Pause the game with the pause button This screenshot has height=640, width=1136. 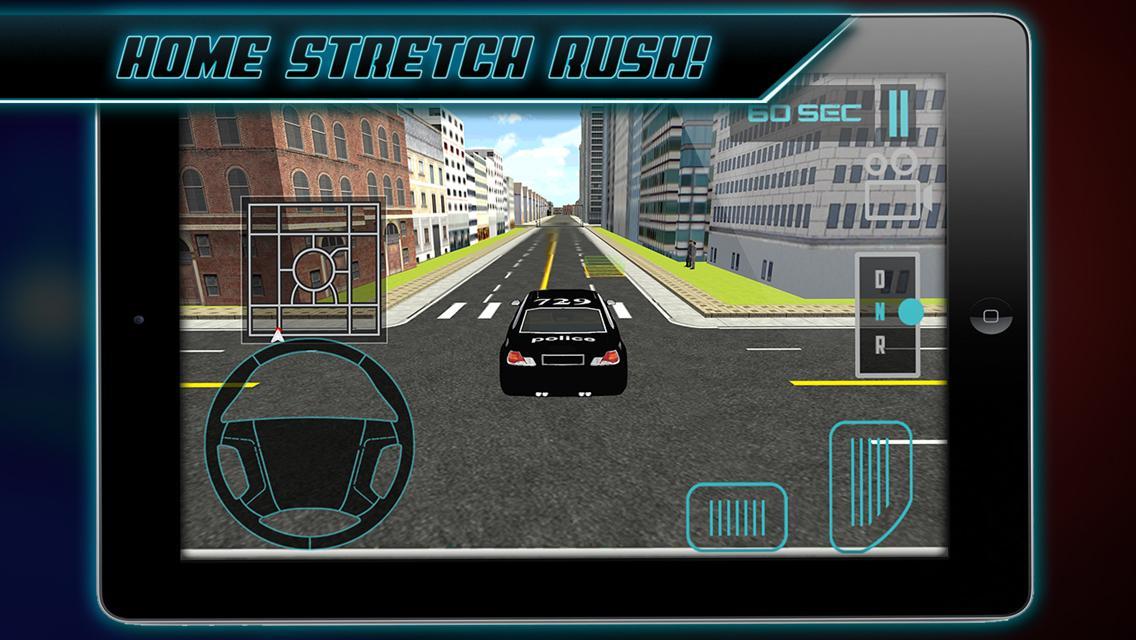(x=895, y=111)
